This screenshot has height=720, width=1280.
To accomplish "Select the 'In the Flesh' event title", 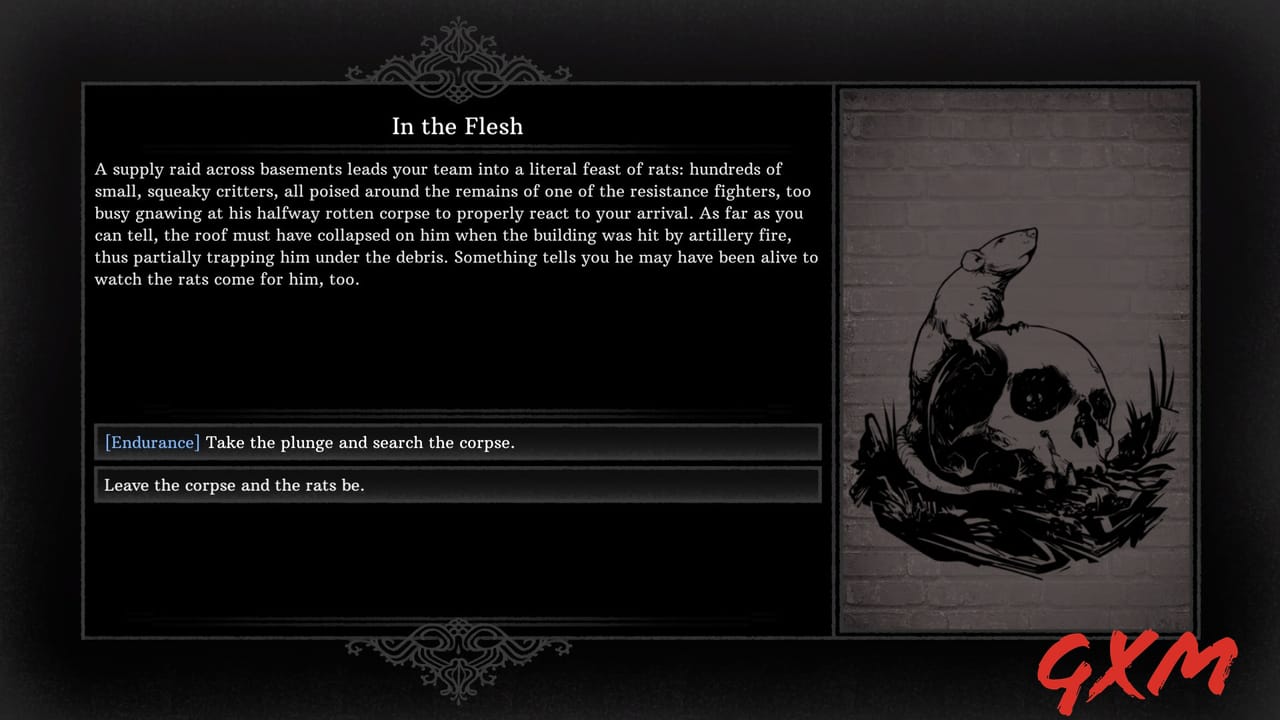I will (457, 127).
